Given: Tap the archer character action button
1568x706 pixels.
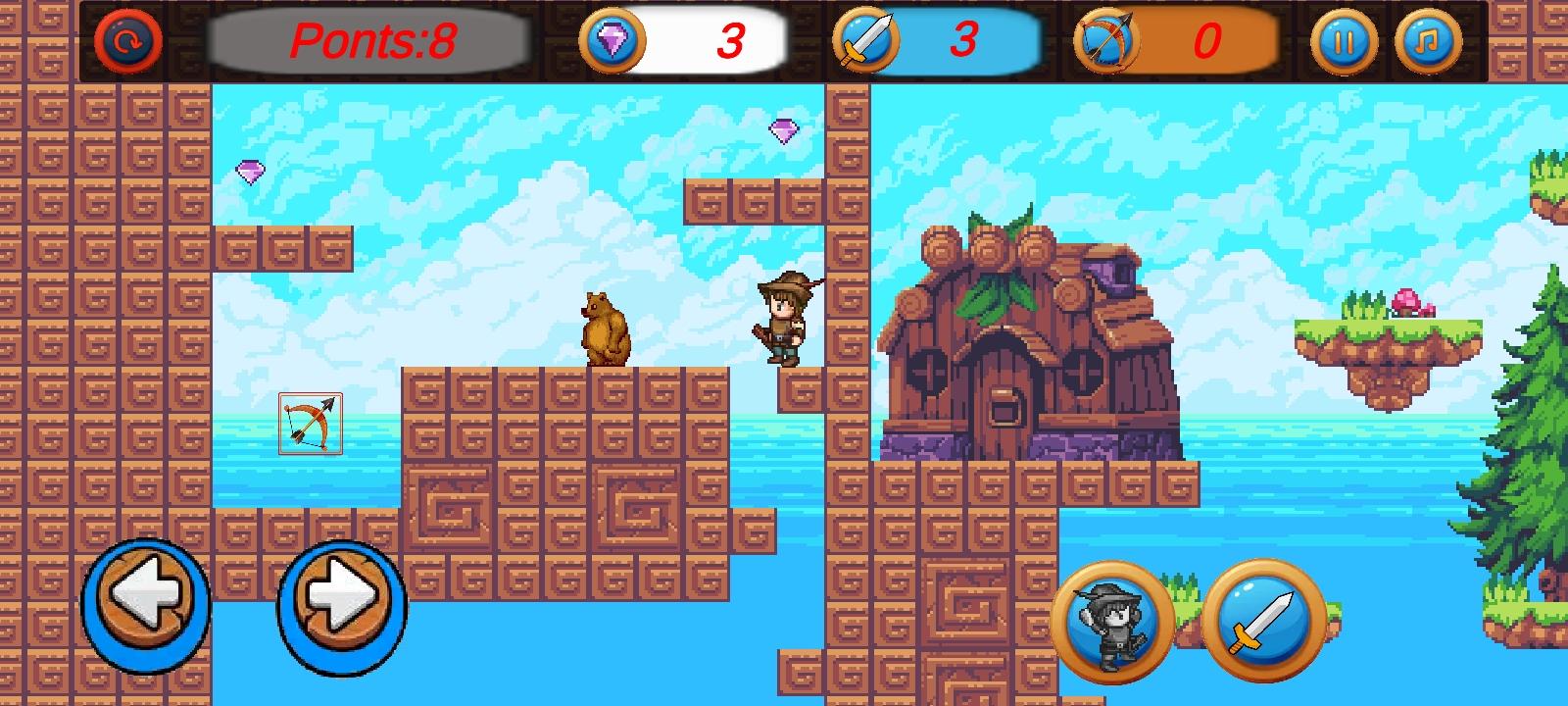Looking at the screenshot, I should [x=1115, y=618].
